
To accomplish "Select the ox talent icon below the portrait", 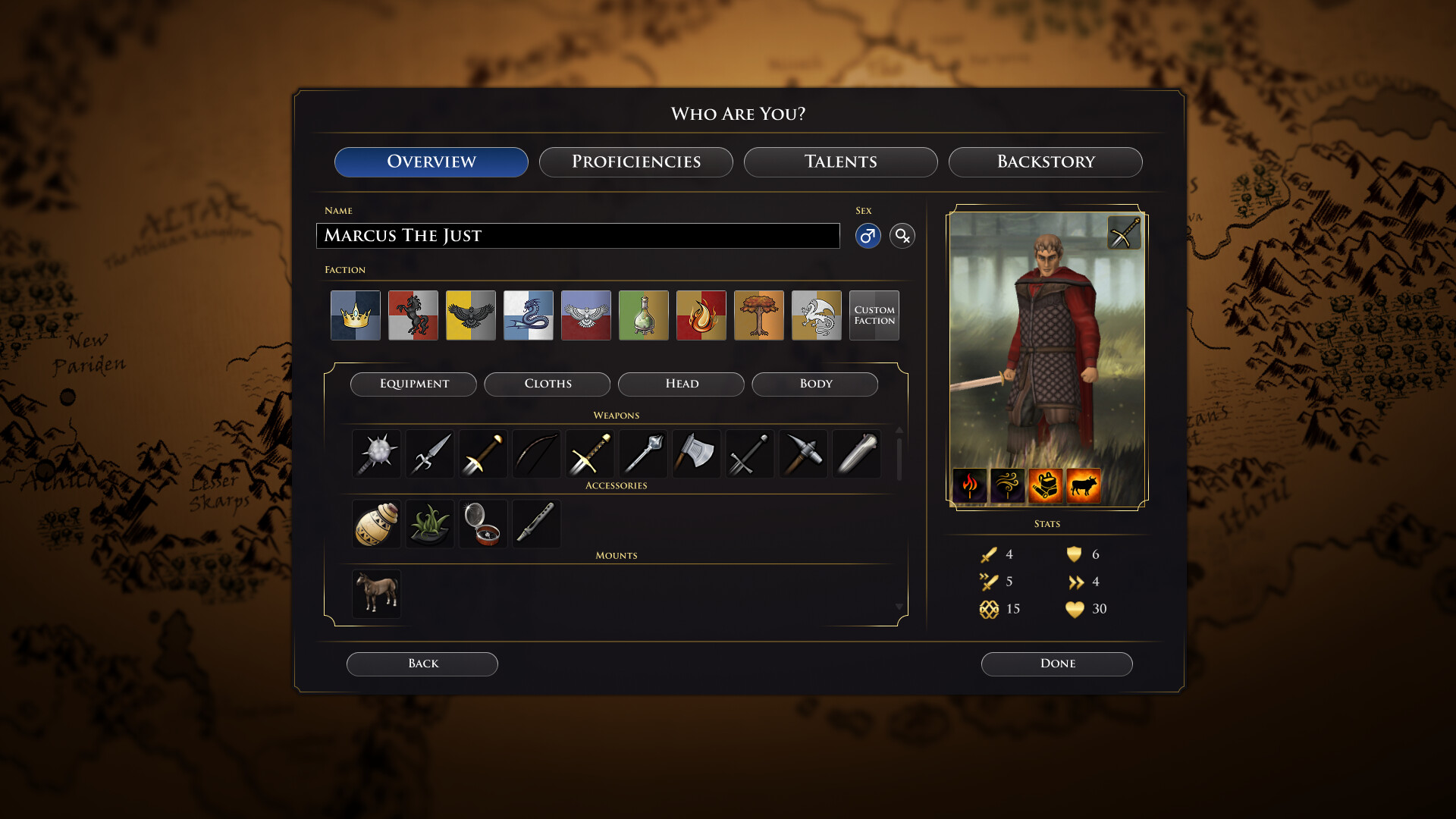I will click(x=1084, y=485).
